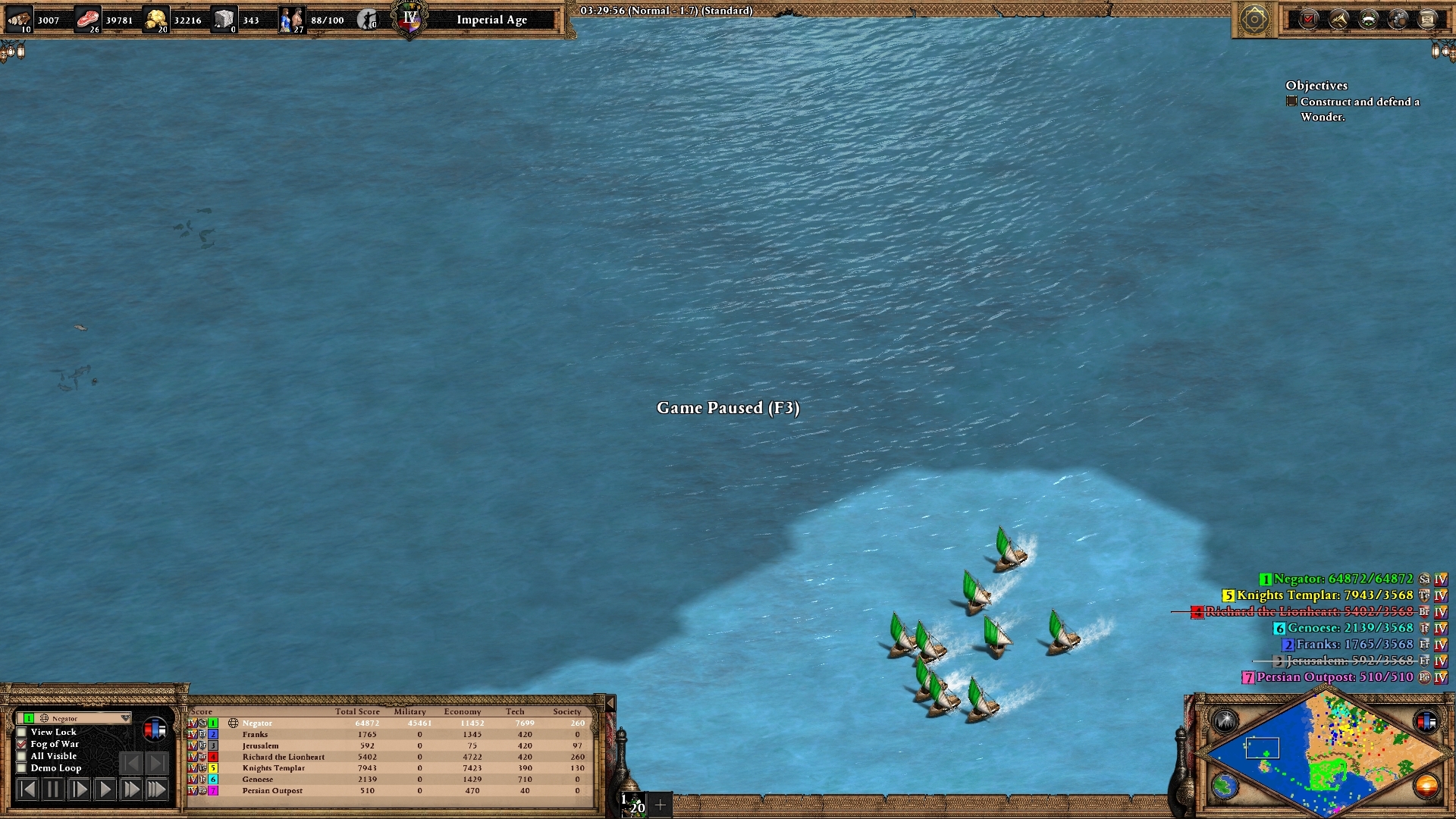Click the fast-forward playback button
Screen dimensions: 1456x819
coord(130,788)
